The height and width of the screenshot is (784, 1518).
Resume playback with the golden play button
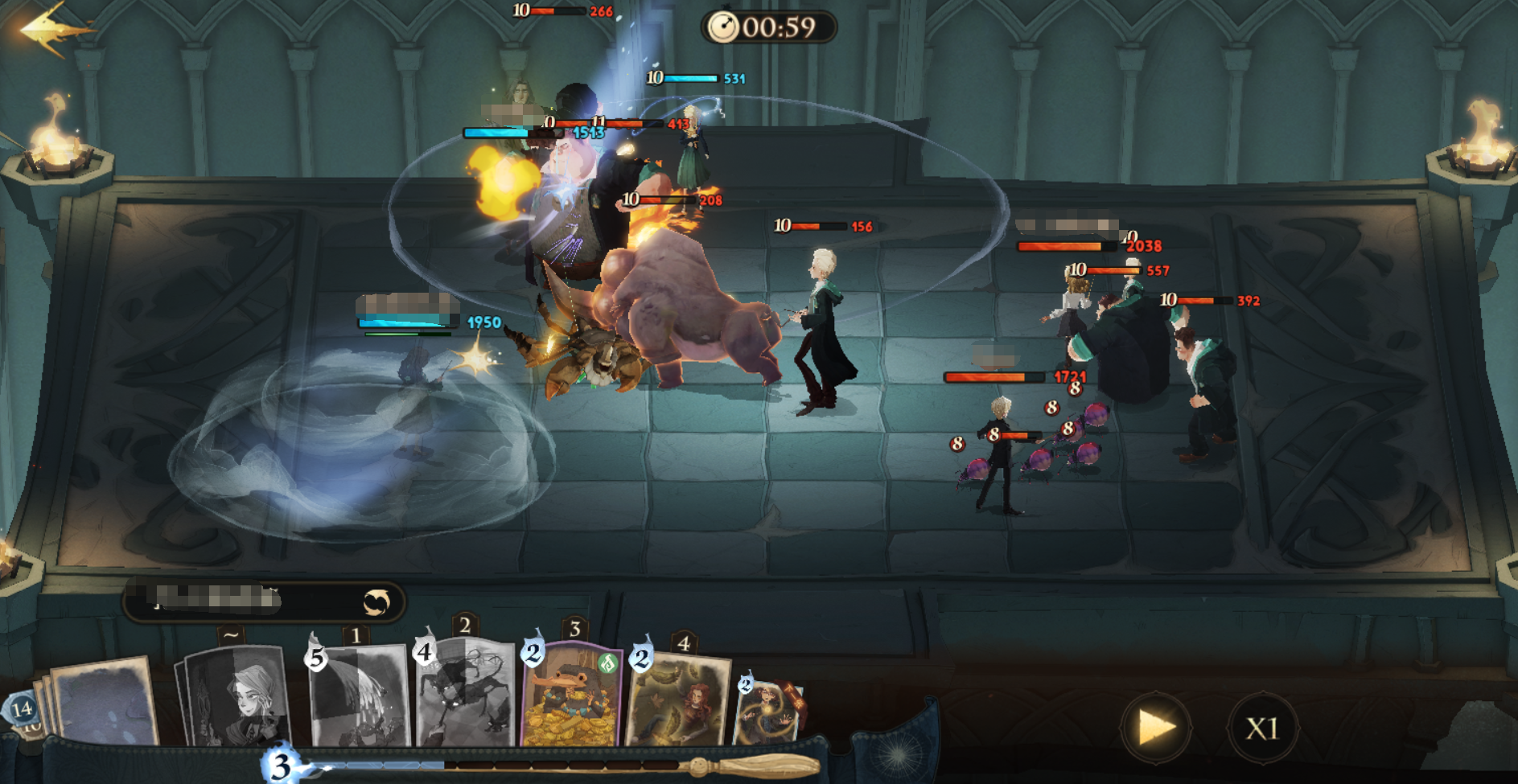[1156, 728]
